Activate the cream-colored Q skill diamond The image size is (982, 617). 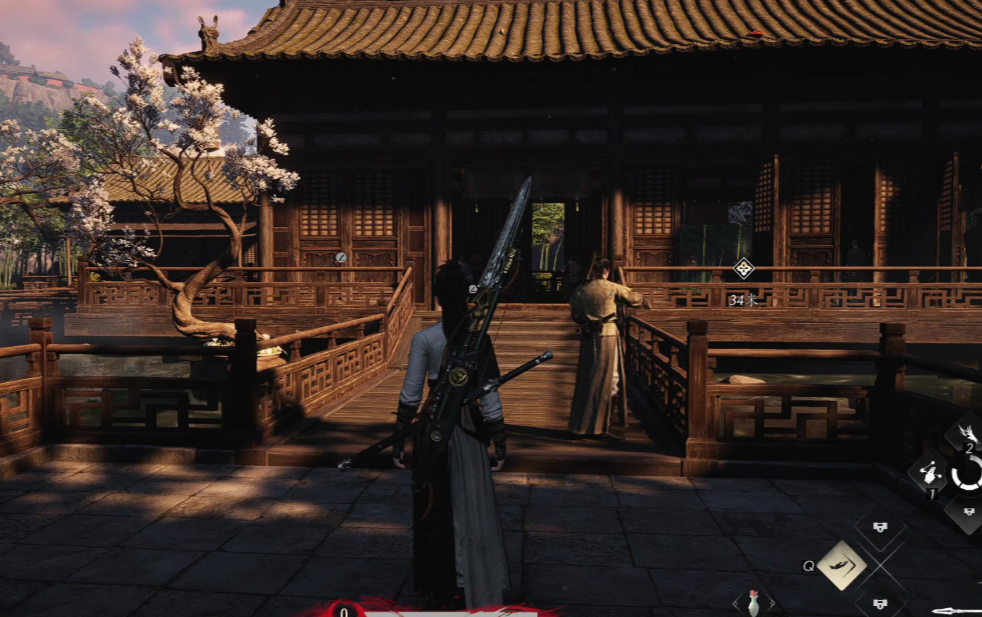841,565
